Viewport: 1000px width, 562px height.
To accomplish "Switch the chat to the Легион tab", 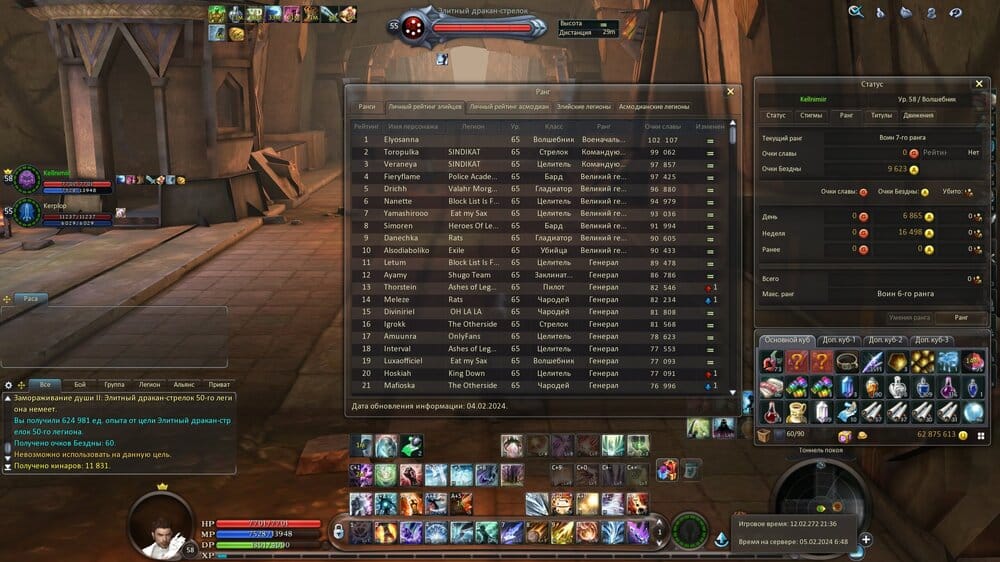I will [149, 384].
